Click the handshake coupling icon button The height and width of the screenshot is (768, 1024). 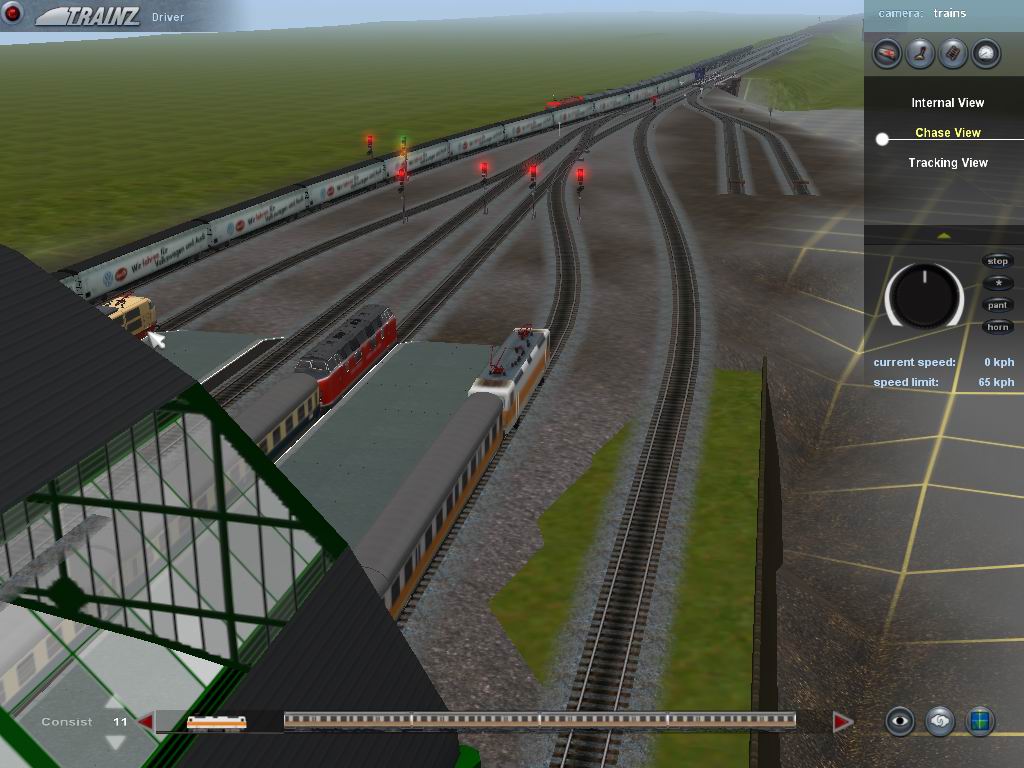tap(940, 721)
